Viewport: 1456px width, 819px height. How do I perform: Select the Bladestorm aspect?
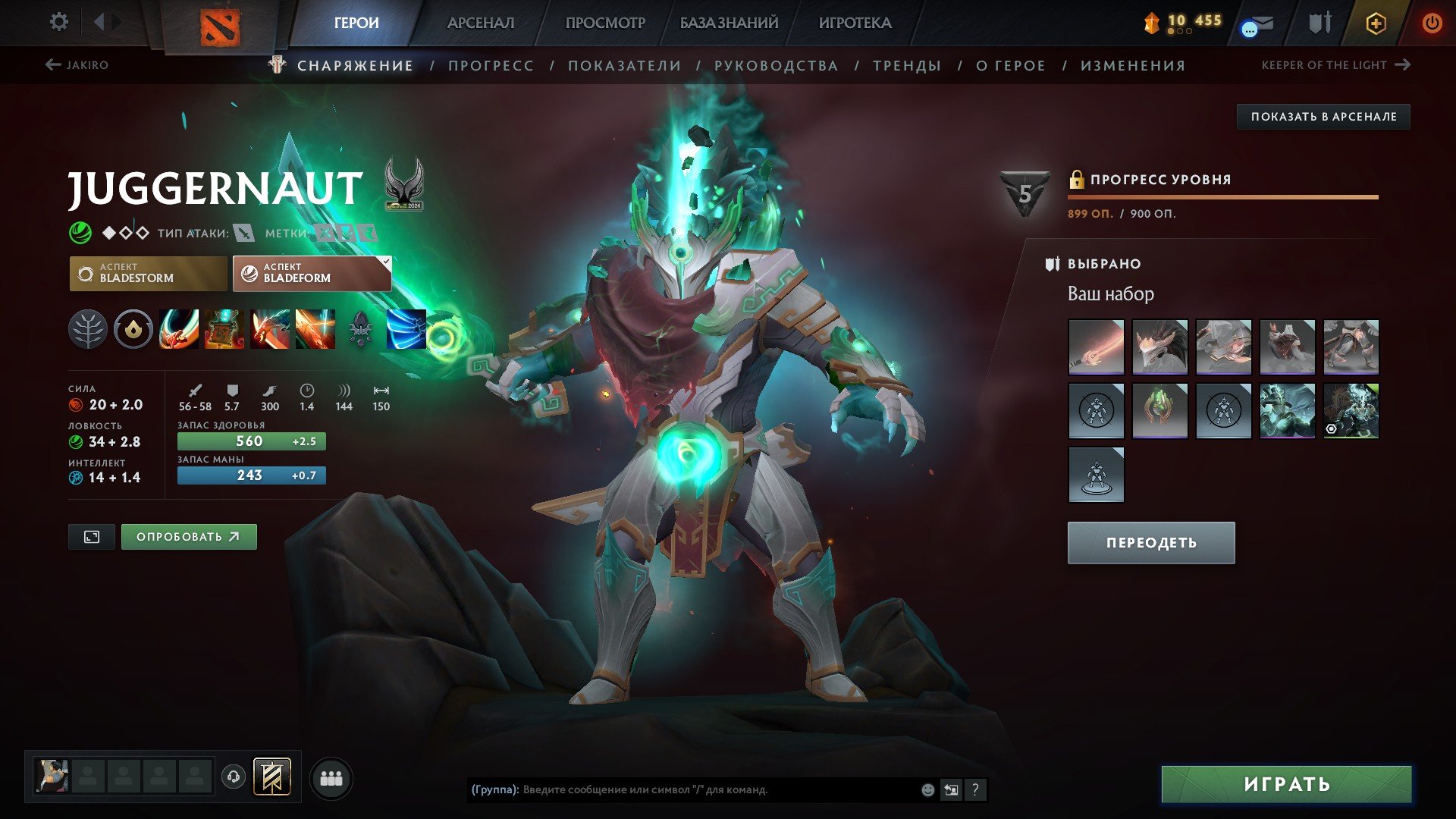148,273
